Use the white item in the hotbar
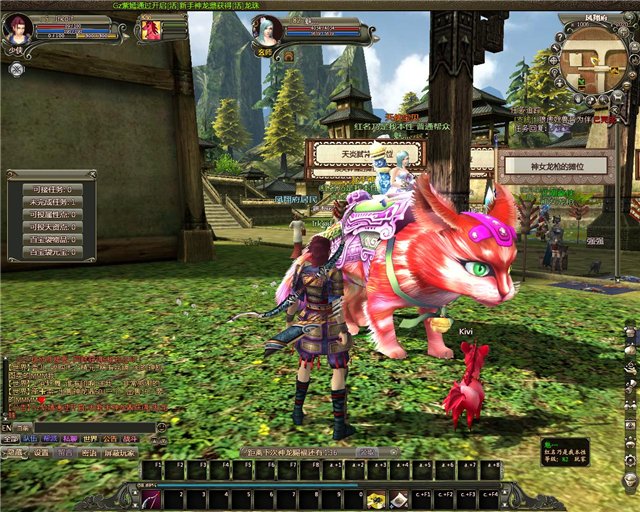Viewport: 640px width, 512px height. click(399, 497)
